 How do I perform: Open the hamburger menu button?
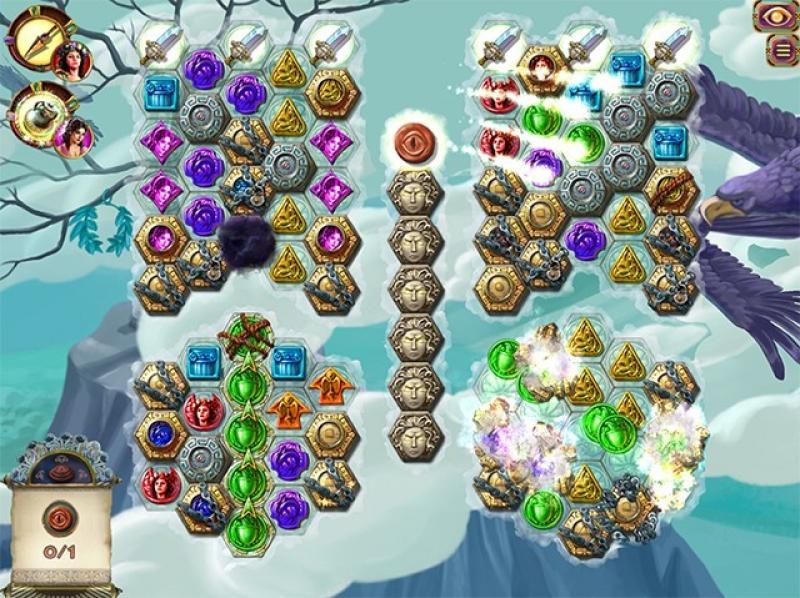[775, 50]
